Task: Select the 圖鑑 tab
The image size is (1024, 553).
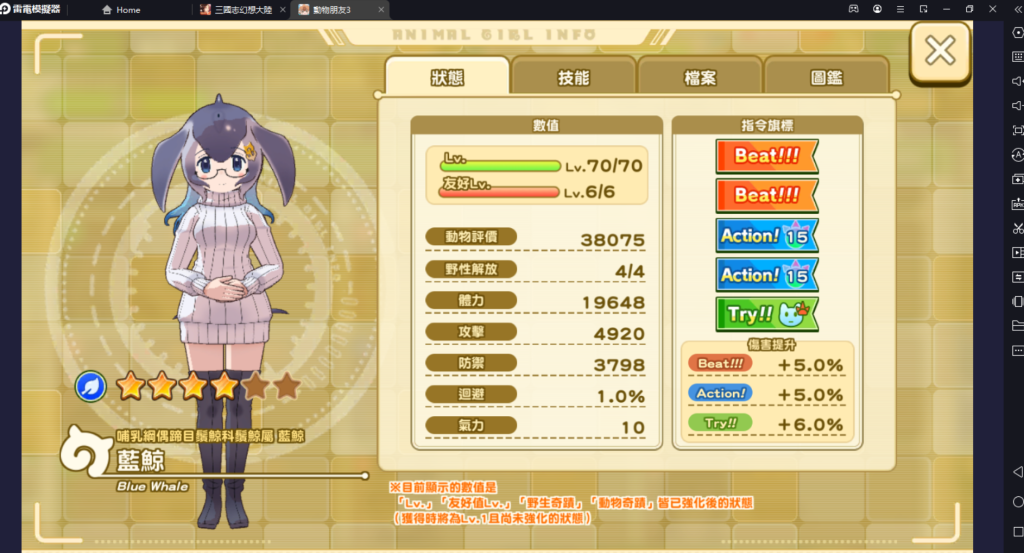Action: pyautogui.click(x=825, y=77)
